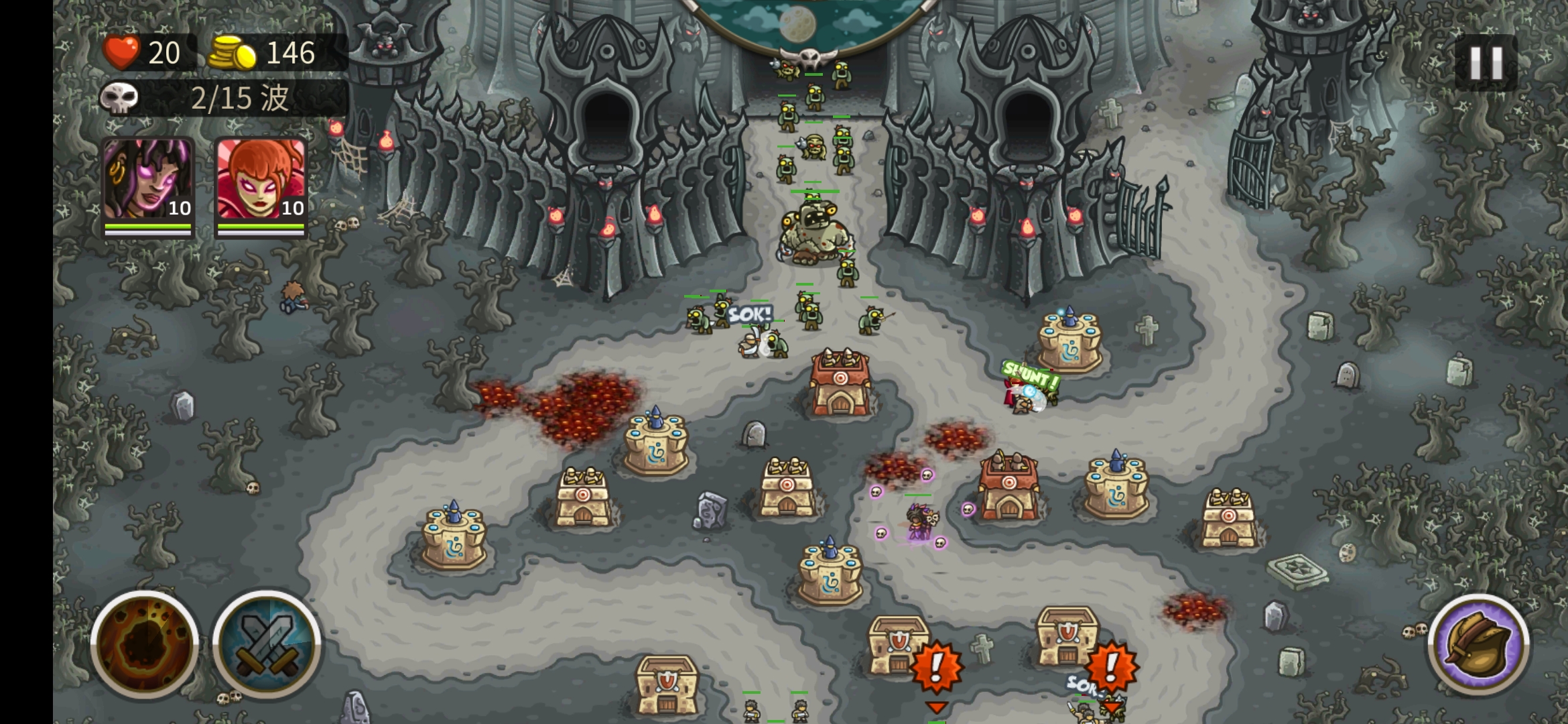Image resolution: width=1568 pixels, height=724 pixels.
Task: Pause the game
Action: coord(1486,63)
